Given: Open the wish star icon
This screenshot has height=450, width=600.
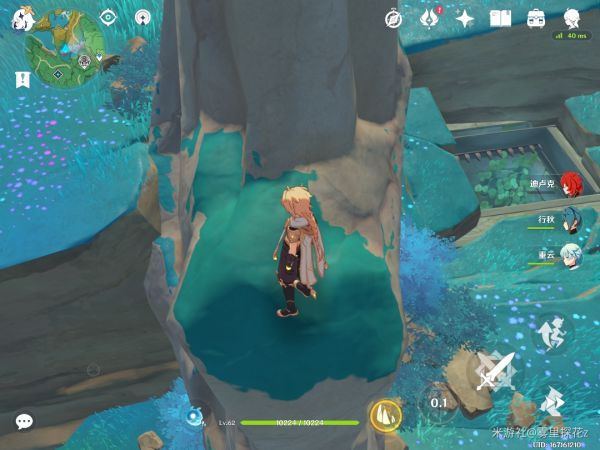Looking at the screenshot, I should [x=465, y=18].
